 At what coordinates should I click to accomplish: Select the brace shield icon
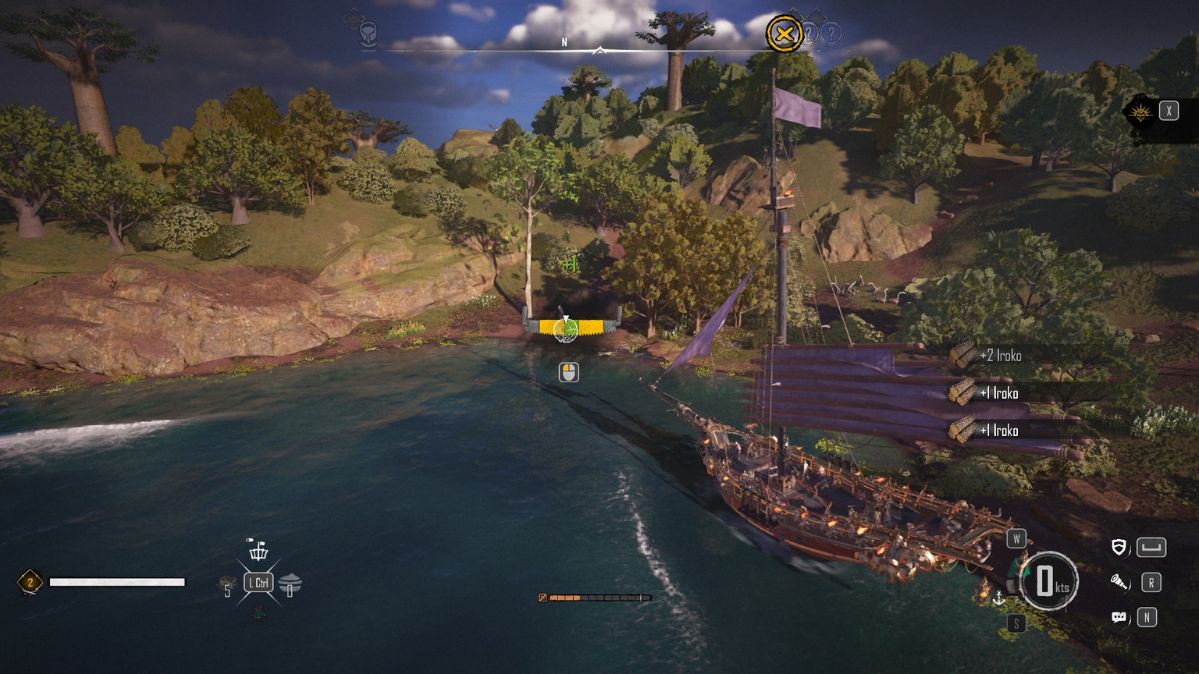(1119, 547)
